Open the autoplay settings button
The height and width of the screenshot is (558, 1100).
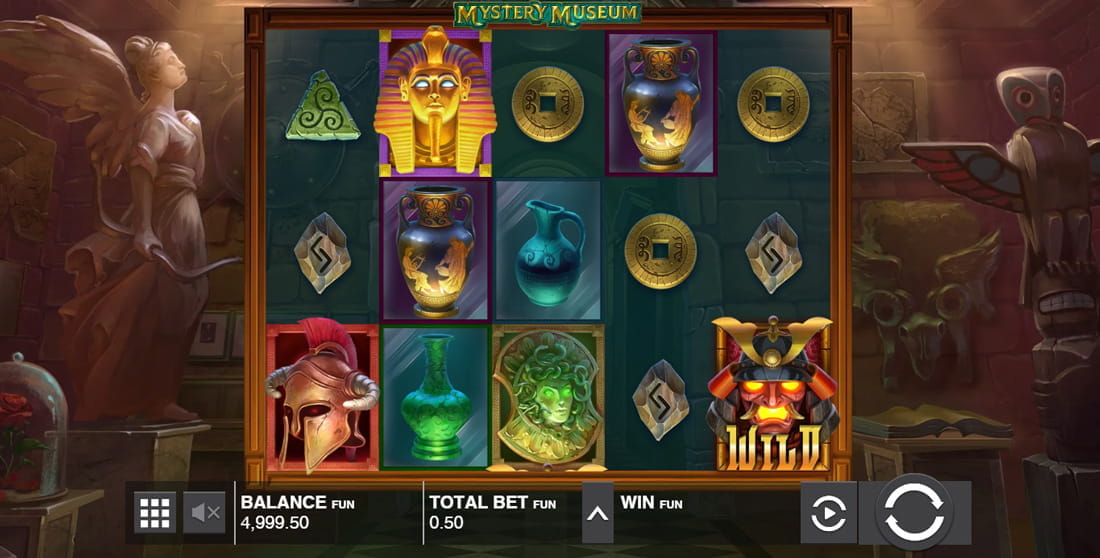[828, 513]
